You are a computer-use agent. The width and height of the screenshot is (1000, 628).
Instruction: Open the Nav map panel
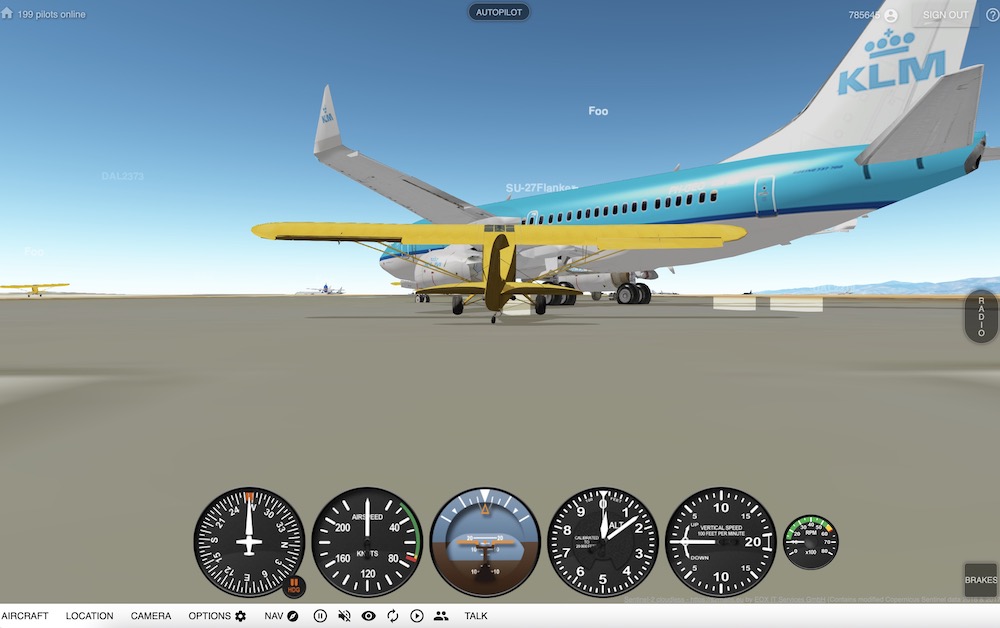(x=281, y=616)
